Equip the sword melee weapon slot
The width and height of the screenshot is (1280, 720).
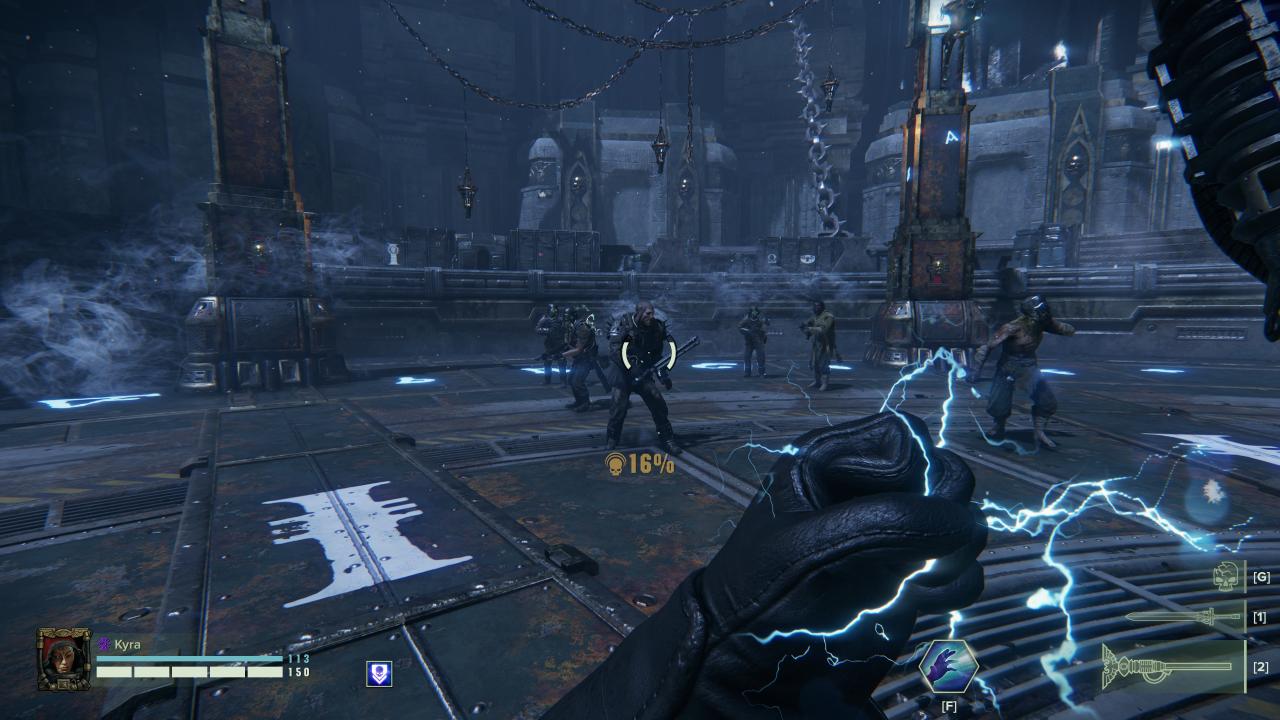point(1183,617)
